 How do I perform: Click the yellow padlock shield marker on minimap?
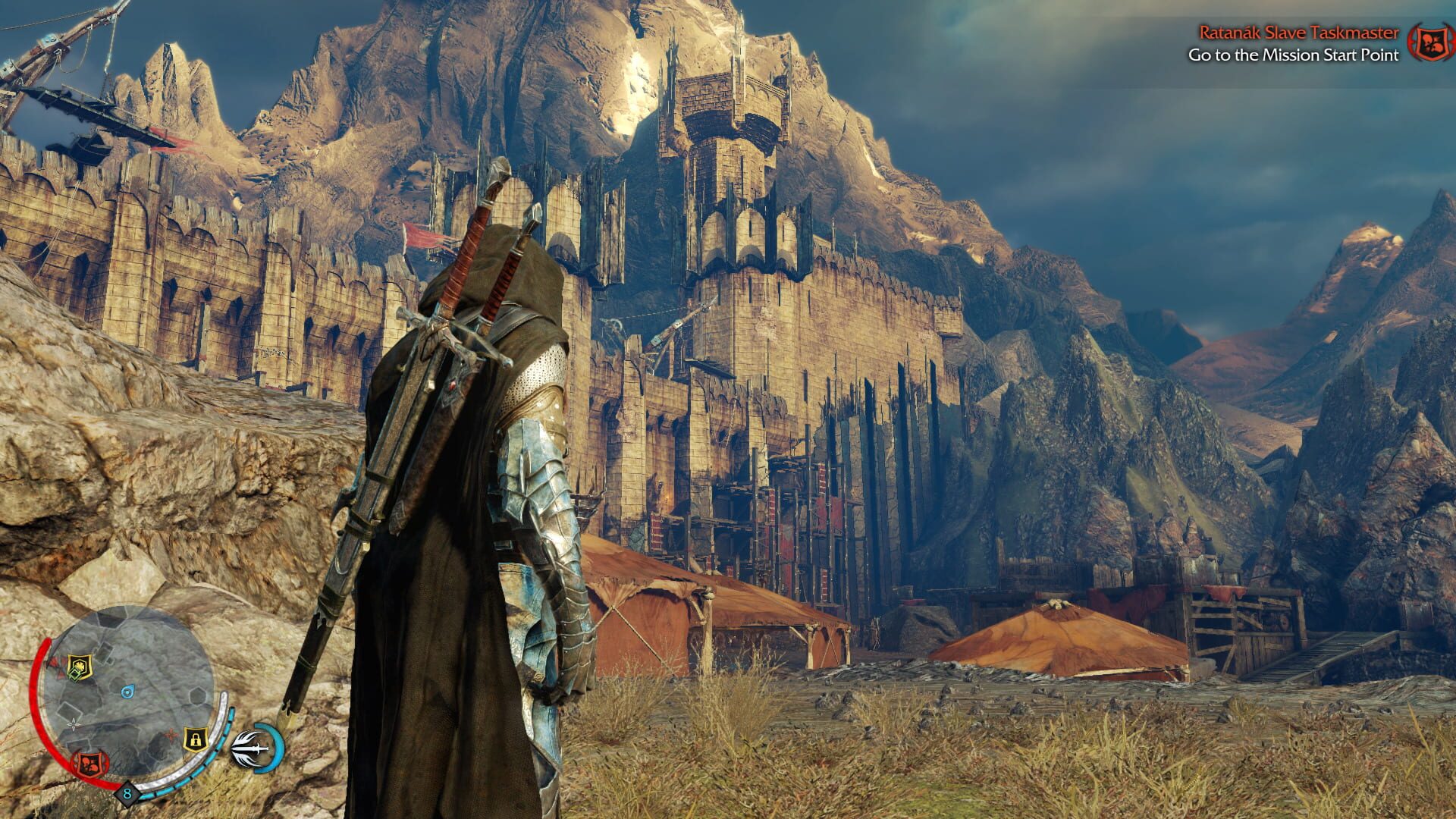196,738
